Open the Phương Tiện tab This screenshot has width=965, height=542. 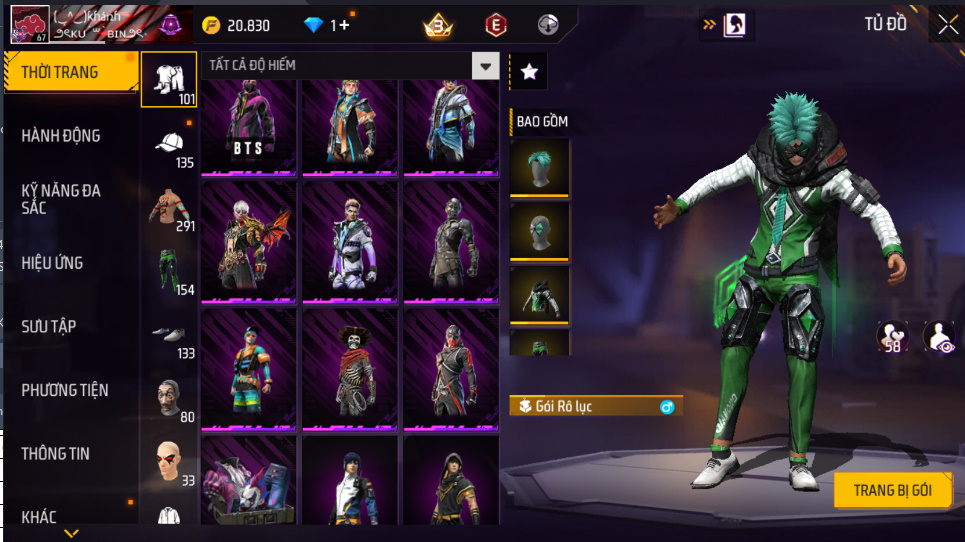point(64,390)
